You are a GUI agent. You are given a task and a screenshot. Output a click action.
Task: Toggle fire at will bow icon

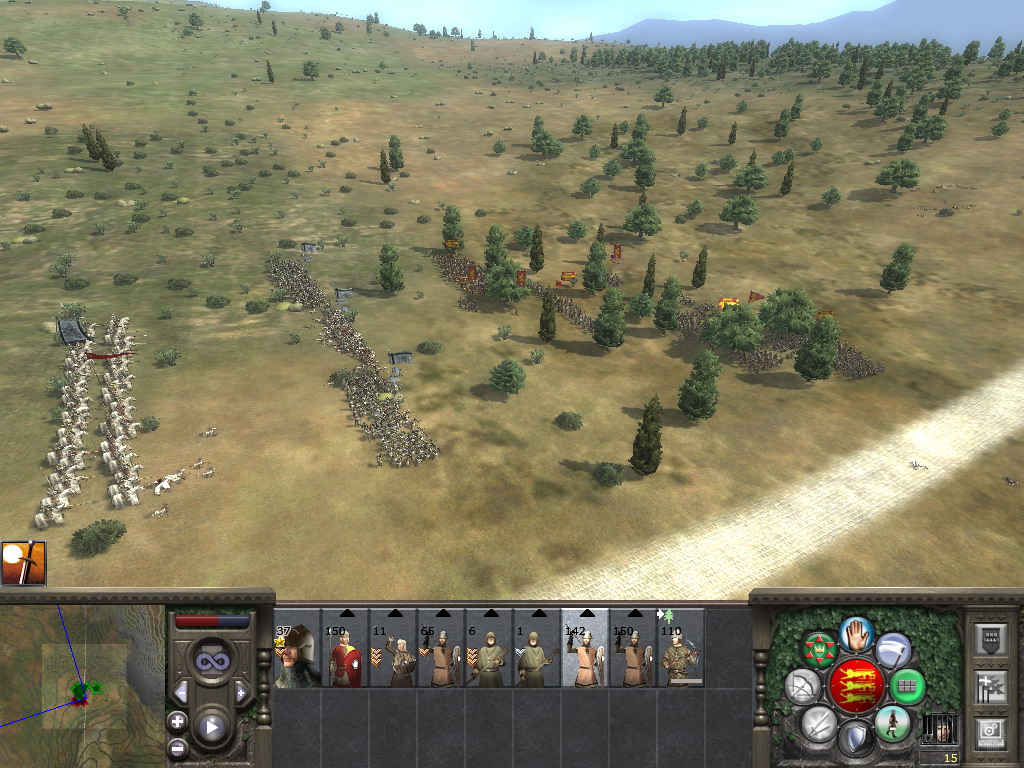pyautogui.click(x=803, y=687)
